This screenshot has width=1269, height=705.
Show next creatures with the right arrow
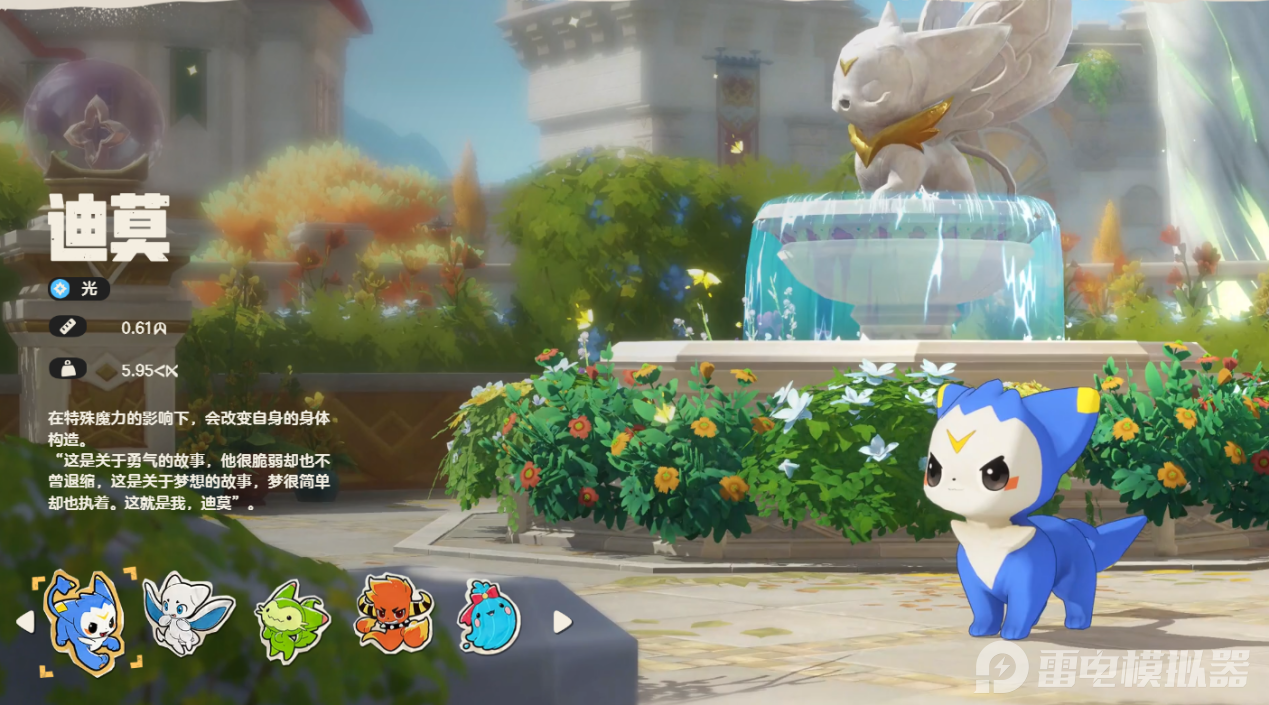coord(562,622)
